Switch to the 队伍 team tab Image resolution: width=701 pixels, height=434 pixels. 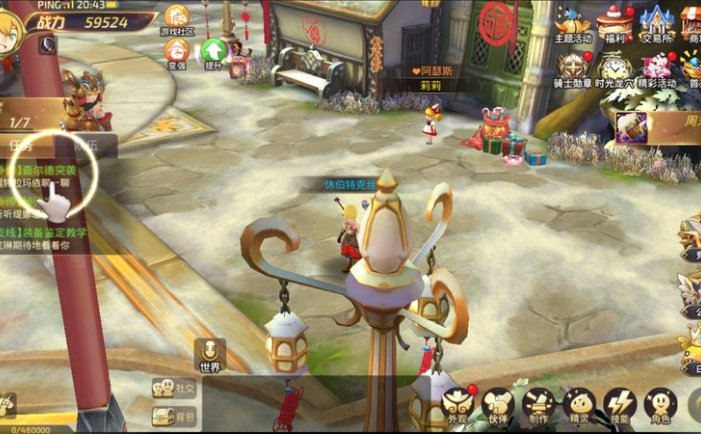coord(88,147)
